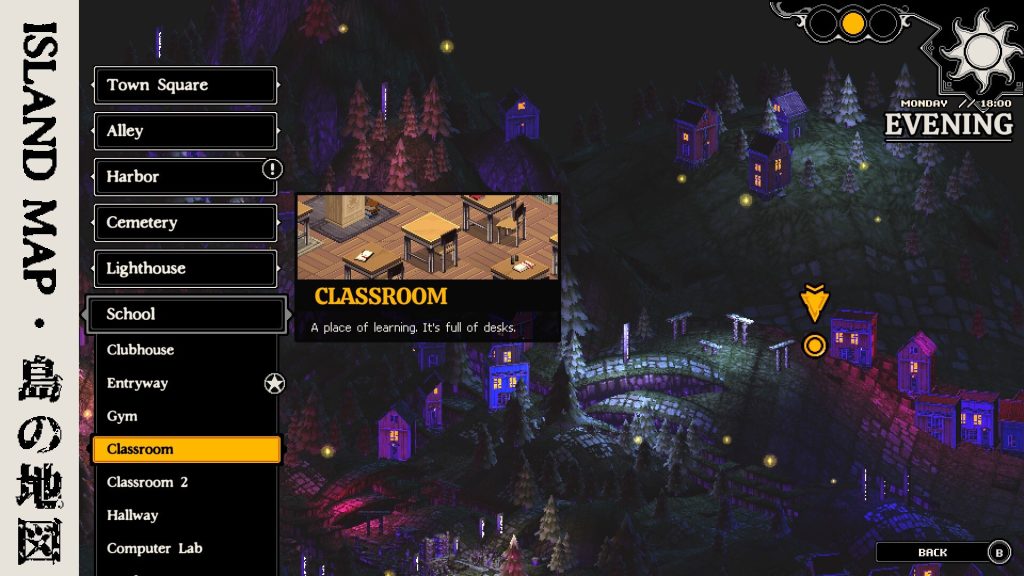Screen dimensions: 1024x576
Task: Choose the Alley location
Action: [x=185, y=131]
